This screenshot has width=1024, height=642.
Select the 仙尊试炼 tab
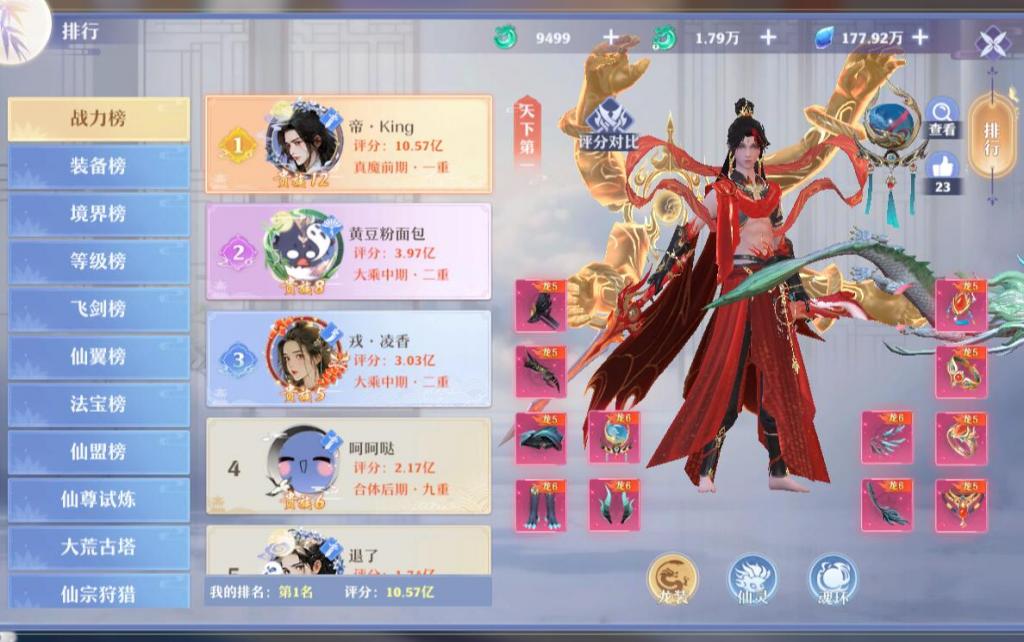point(98,499)
